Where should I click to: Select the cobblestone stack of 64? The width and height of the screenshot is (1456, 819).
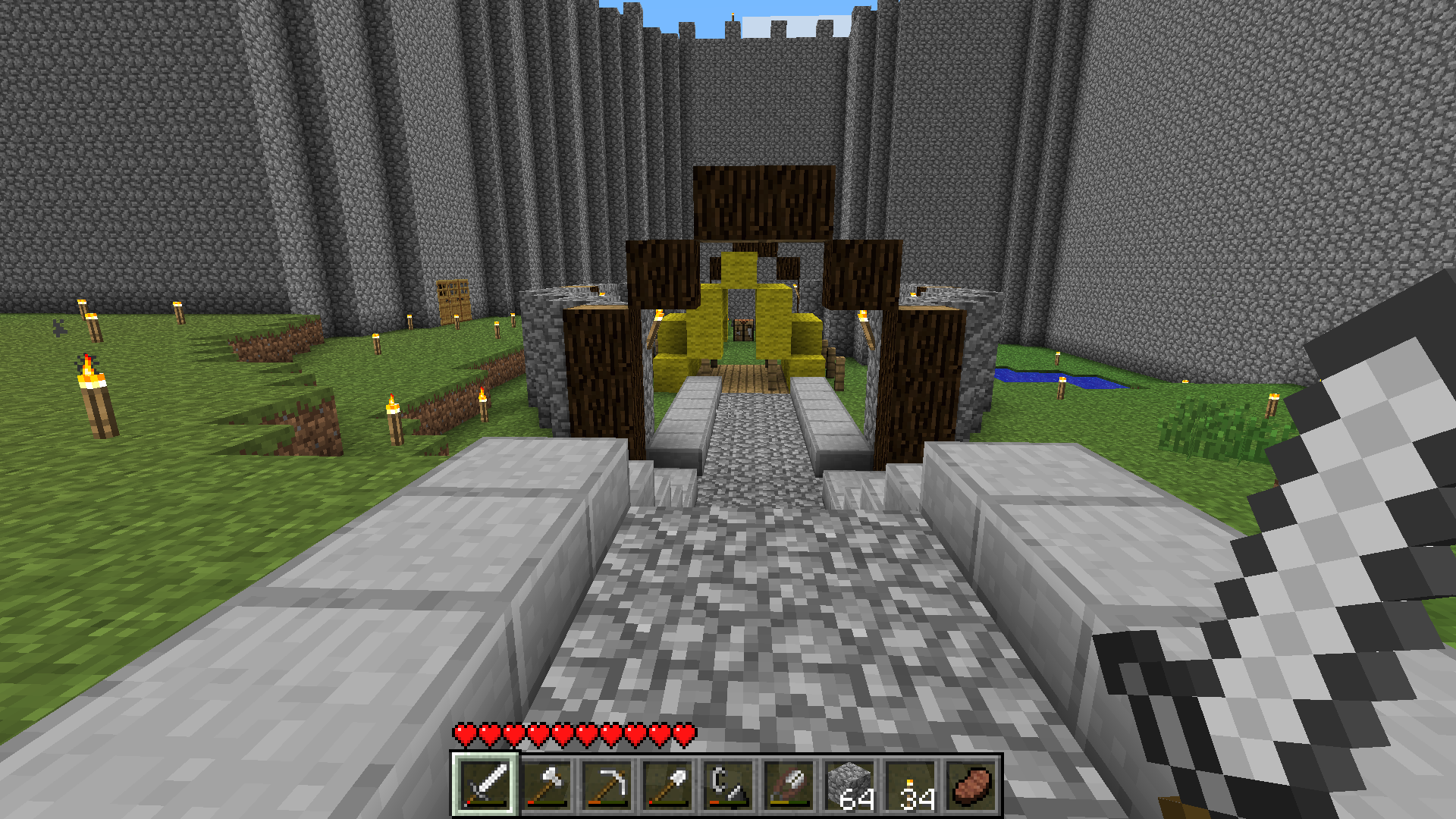(849, 785)
